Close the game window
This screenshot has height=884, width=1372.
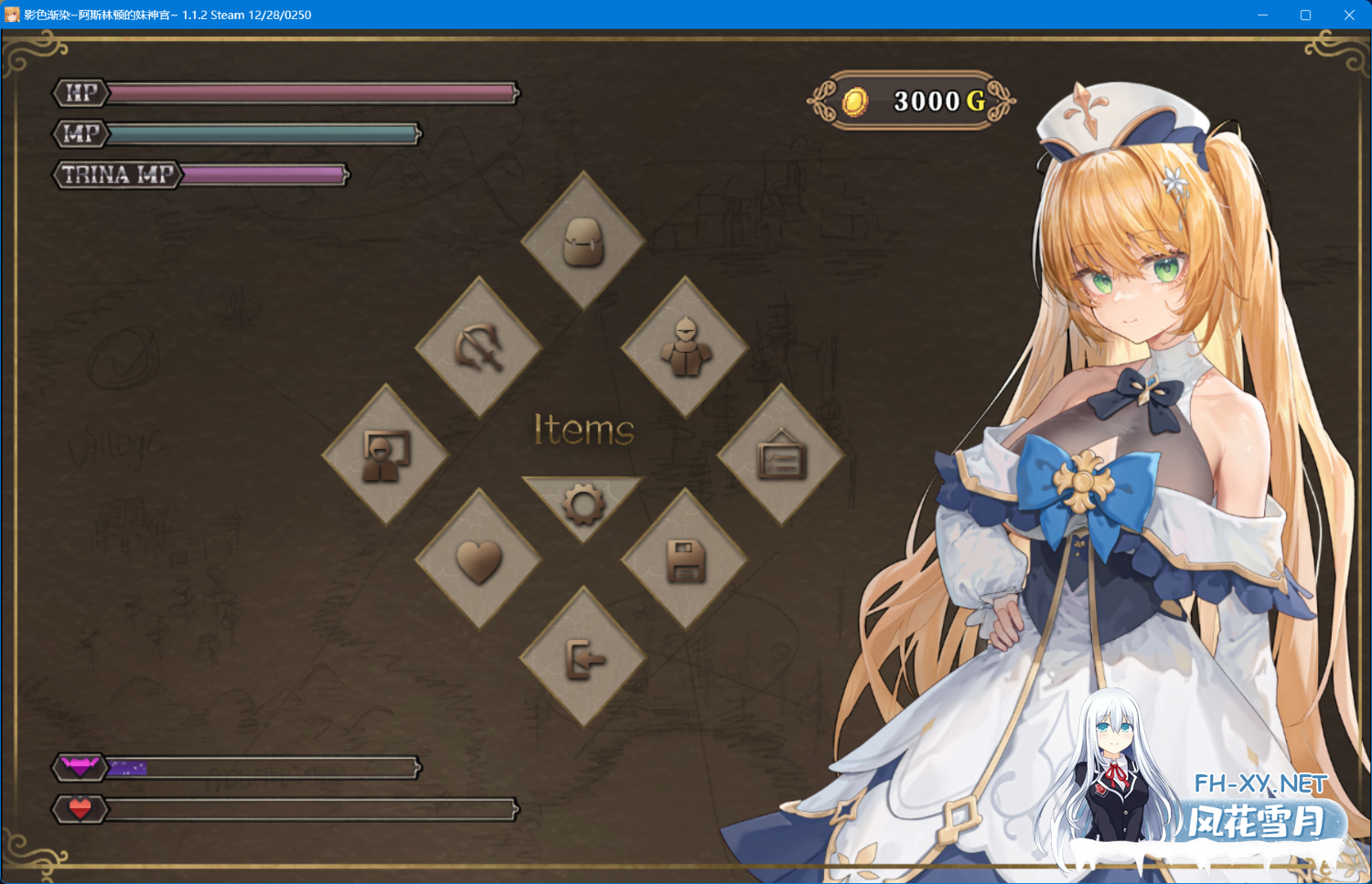tap(1349, 15)
